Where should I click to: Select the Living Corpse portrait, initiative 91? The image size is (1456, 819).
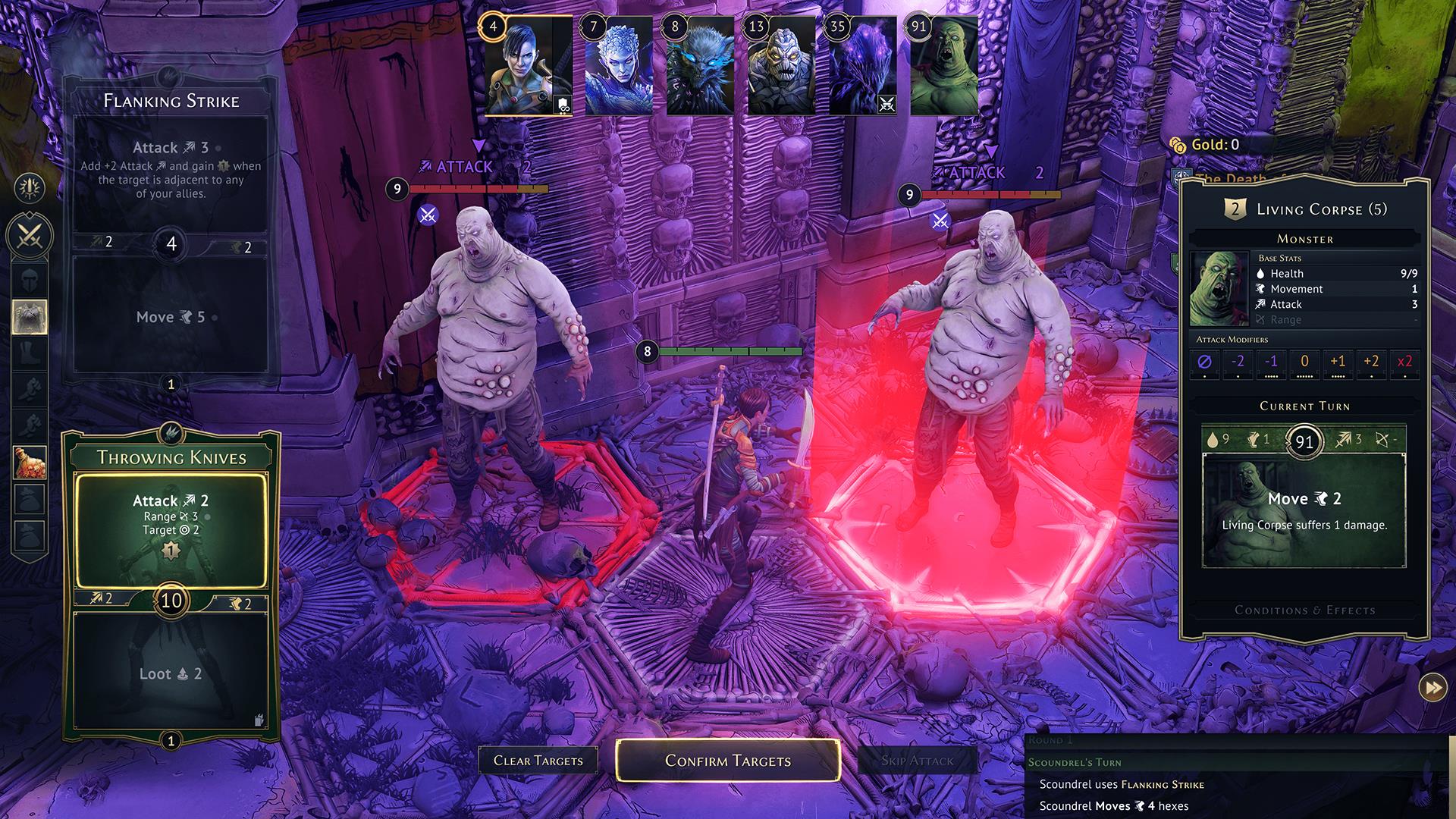tap(944, 67)
